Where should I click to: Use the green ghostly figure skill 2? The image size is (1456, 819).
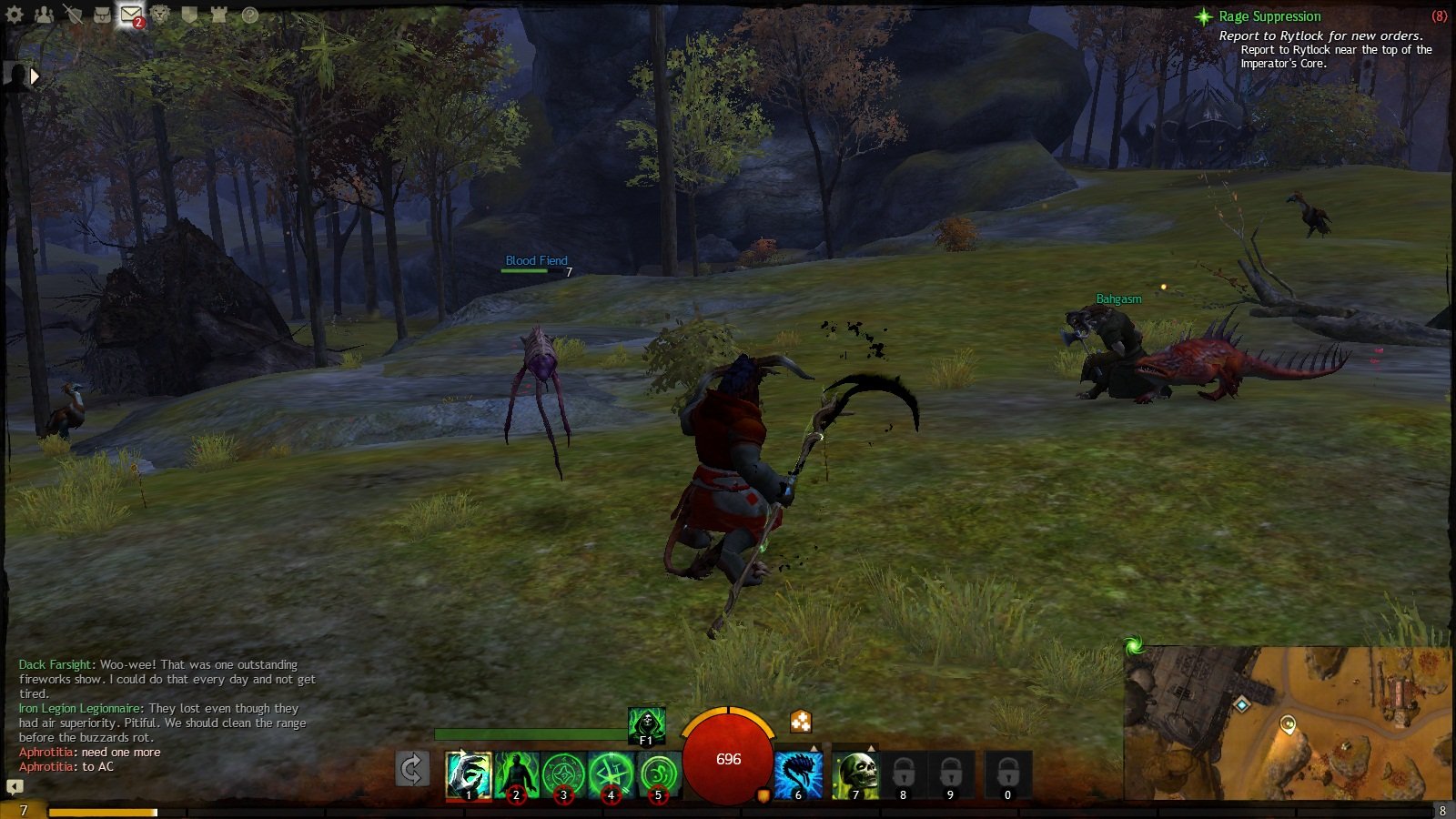tap(516, 774)
